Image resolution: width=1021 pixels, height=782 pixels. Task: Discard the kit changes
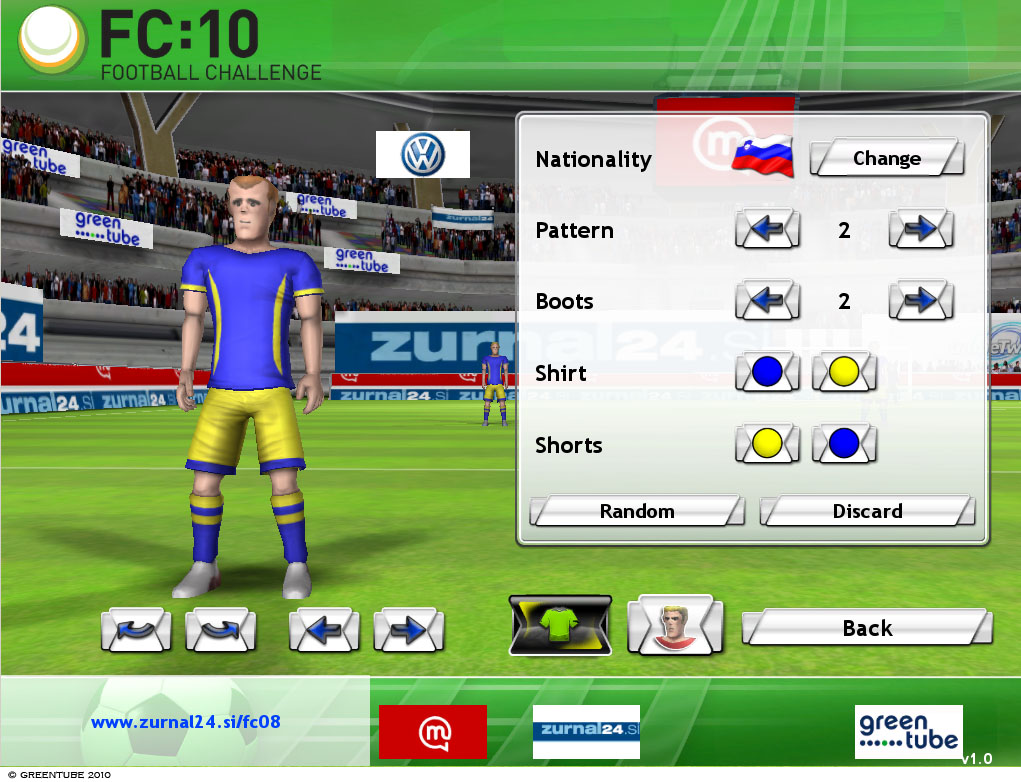(x=867, y=511)
